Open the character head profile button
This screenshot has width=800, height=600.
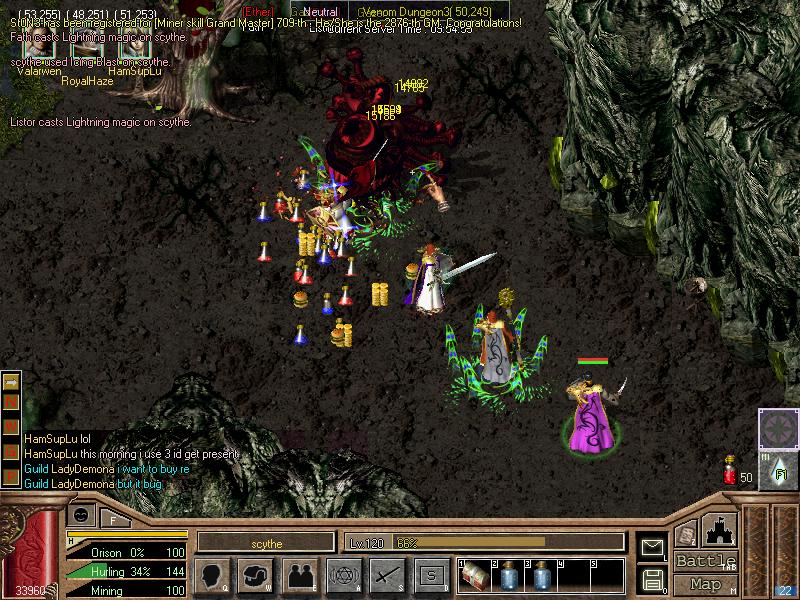pyautogui.click(x=212, y=575)
